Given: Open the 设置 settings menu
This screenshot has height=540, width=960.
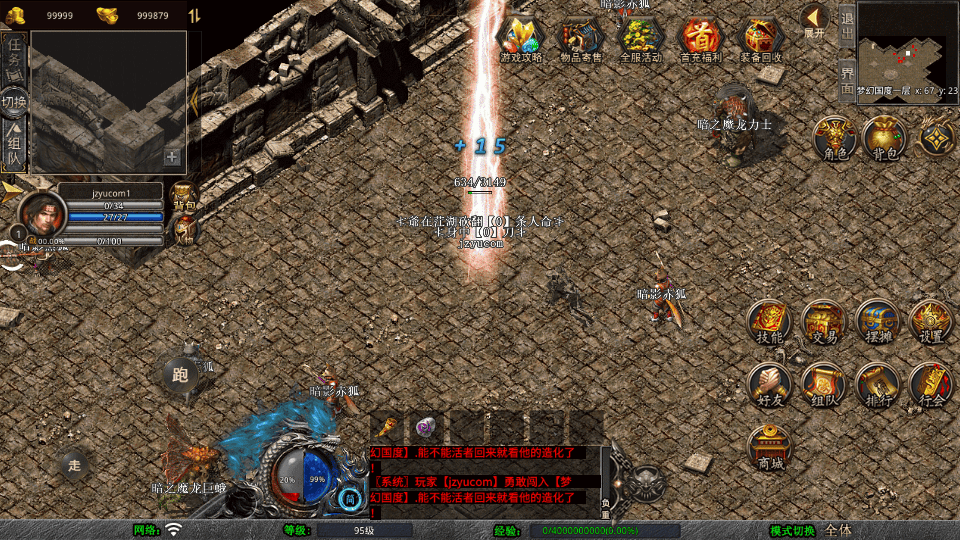Looking at the screenshot, I should [931, 321].
